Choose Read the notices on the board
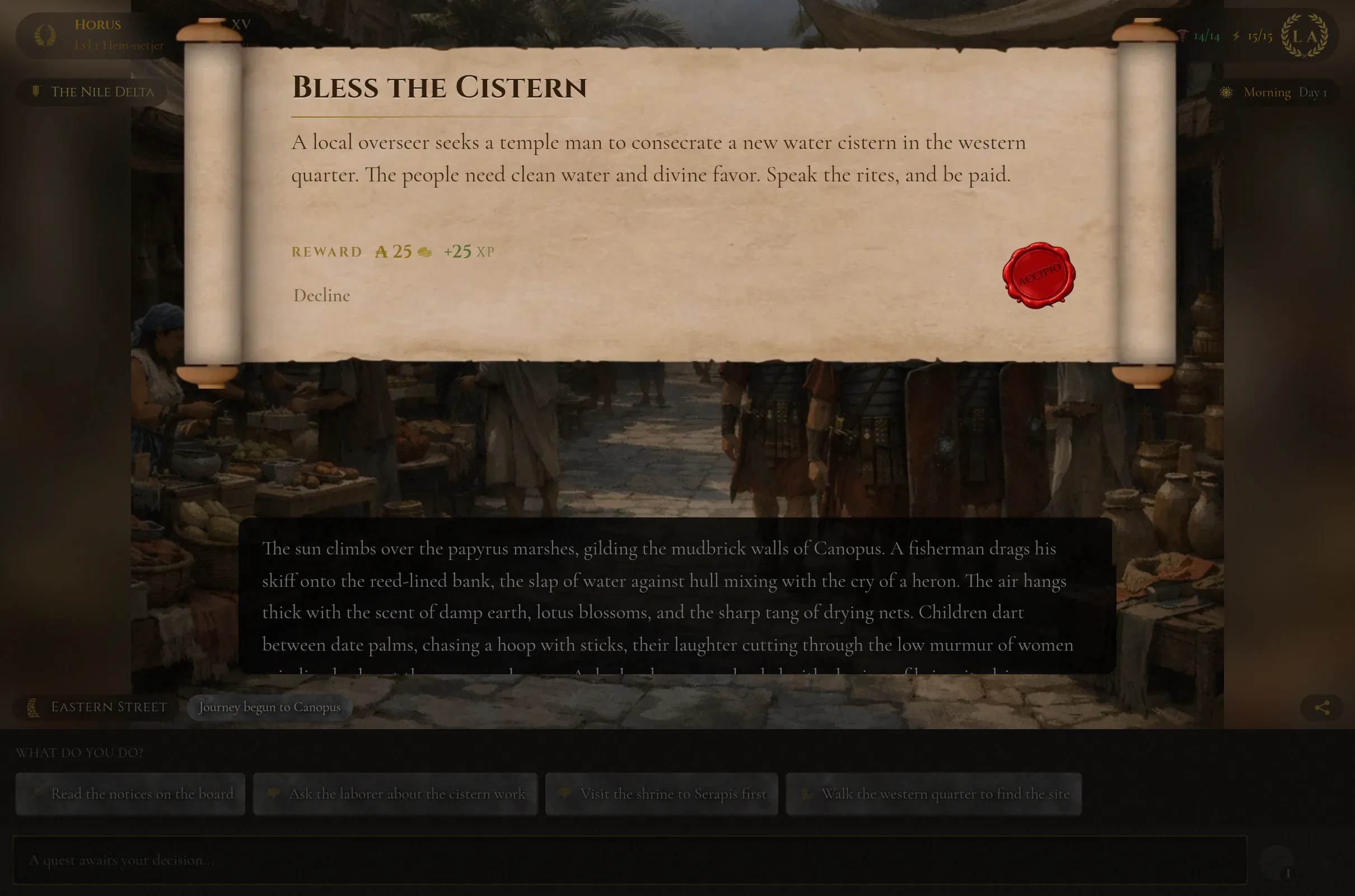The height and width of the screenshot is (896, 1355). coord(130,794)
